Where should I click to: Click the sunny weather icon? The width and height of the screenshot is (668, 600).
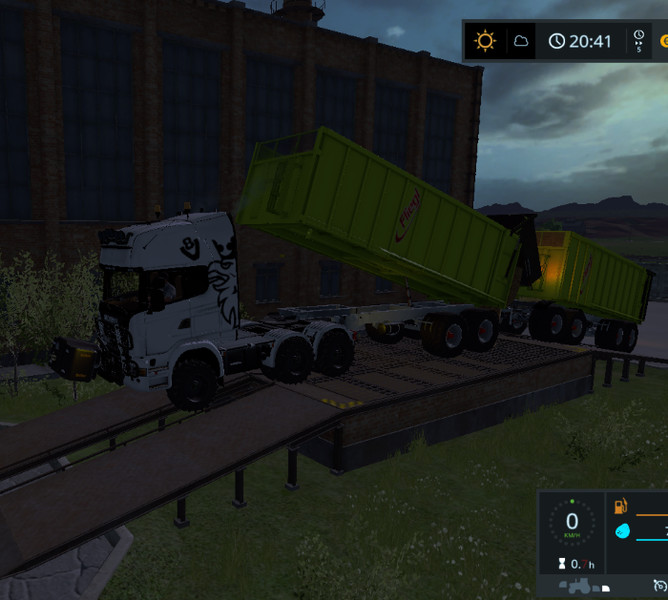click(486, 41)
